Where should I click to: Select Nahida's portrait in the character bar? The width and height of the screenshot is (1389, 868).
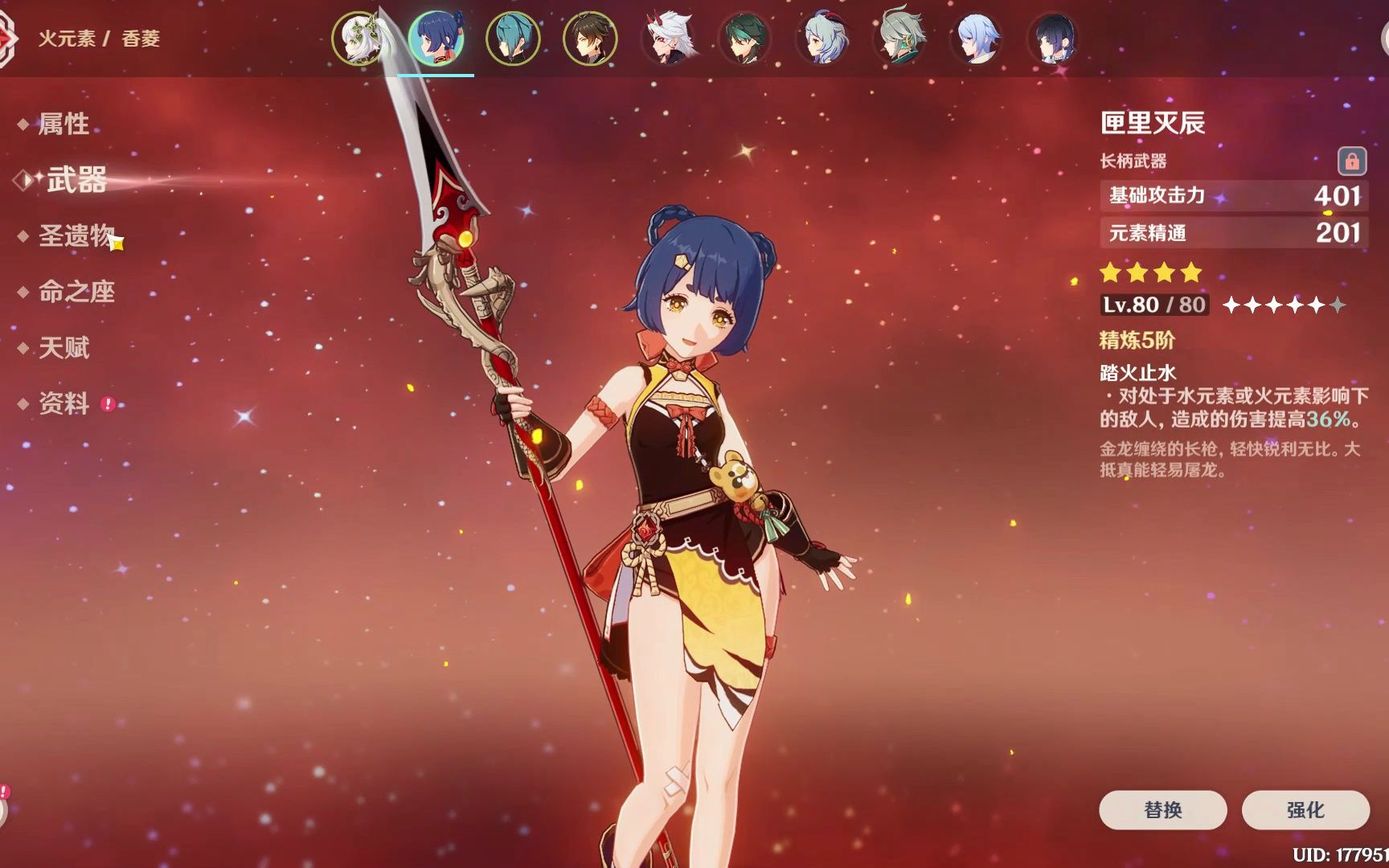tap(359, 39)
